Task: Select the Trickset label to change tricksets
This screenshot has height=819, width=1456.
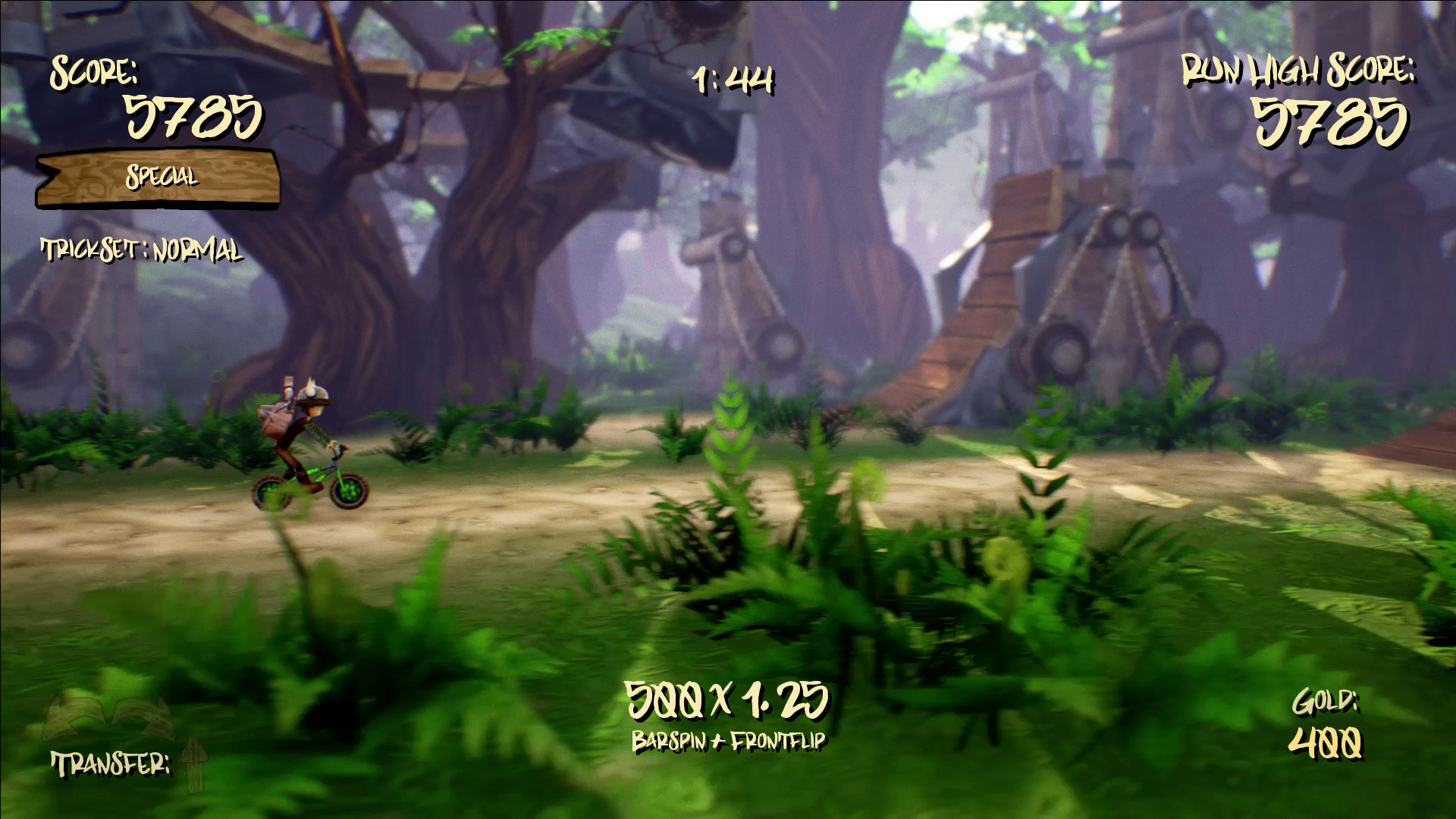Action: click(x=141, y=250)
